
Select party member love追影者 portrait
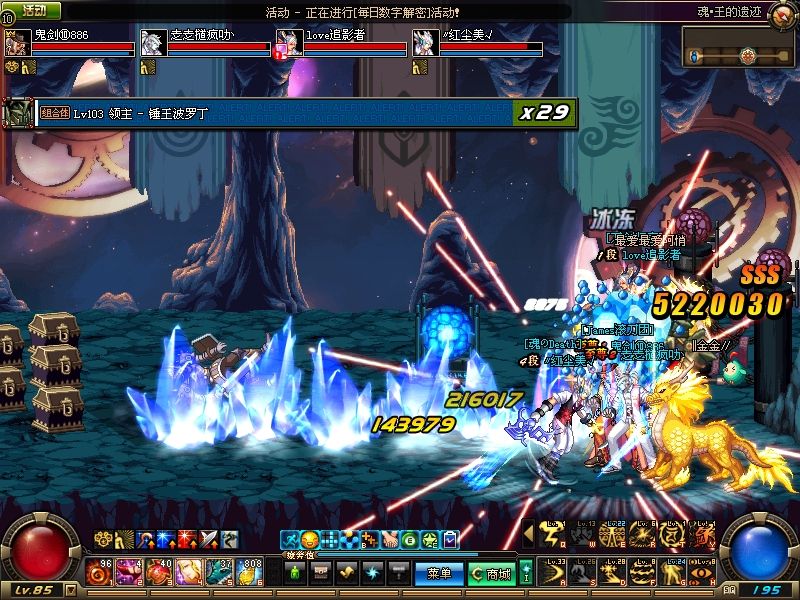(288, 42)
